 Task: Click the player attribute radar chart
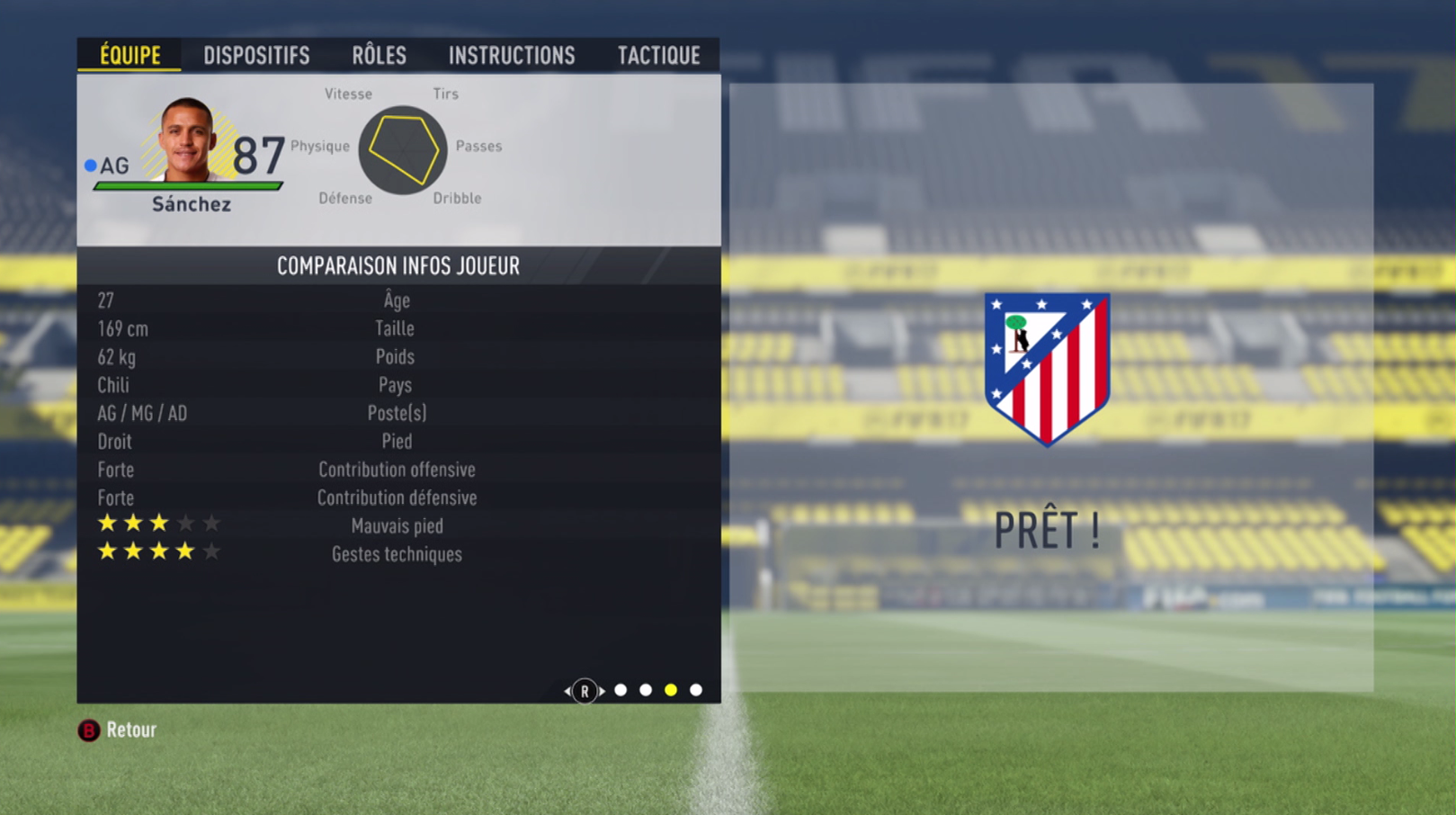[x=402, y=149]
